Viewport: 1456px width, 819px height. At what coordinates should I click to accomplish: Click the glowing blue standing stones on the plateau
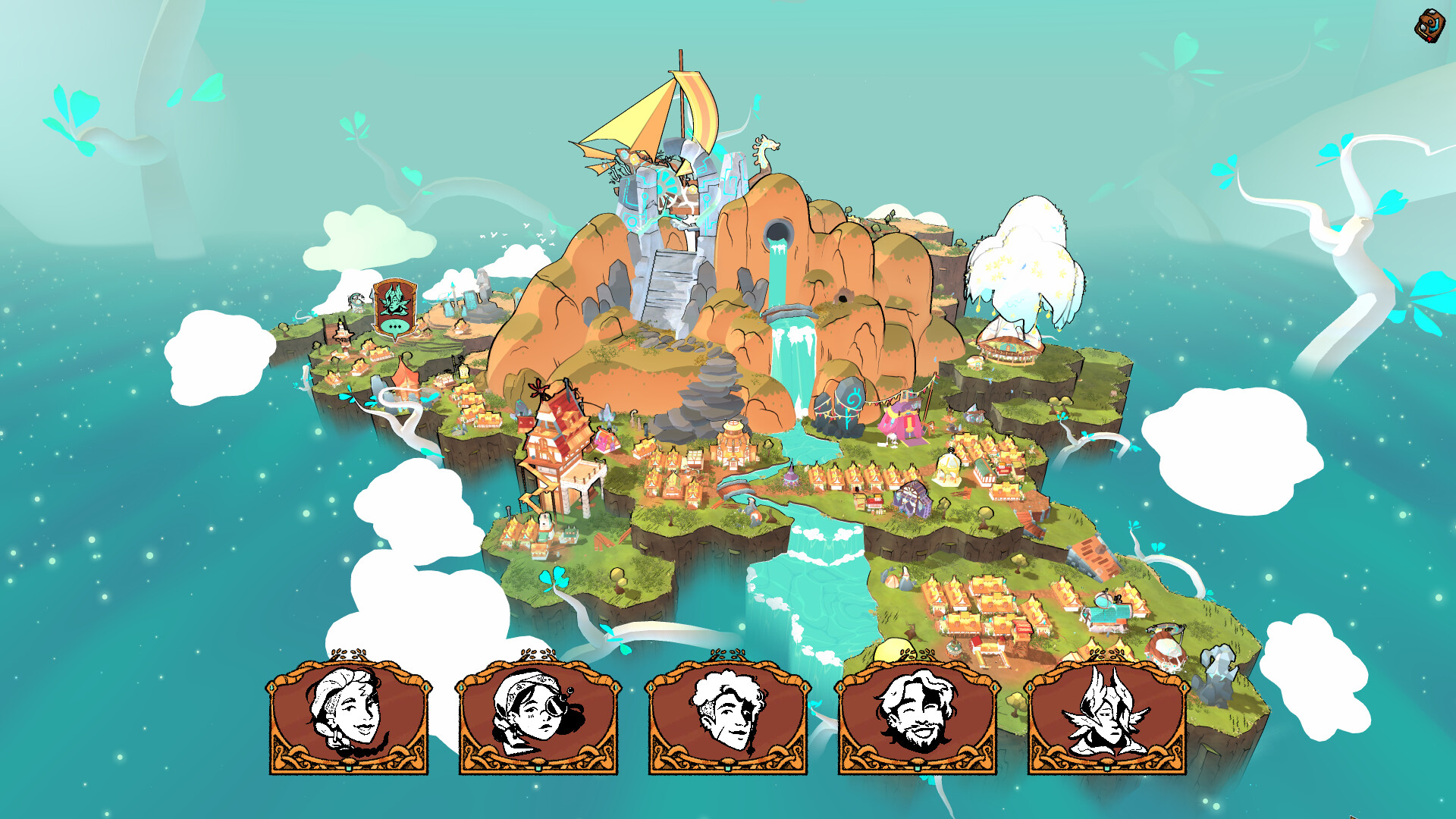pos(459,303)
